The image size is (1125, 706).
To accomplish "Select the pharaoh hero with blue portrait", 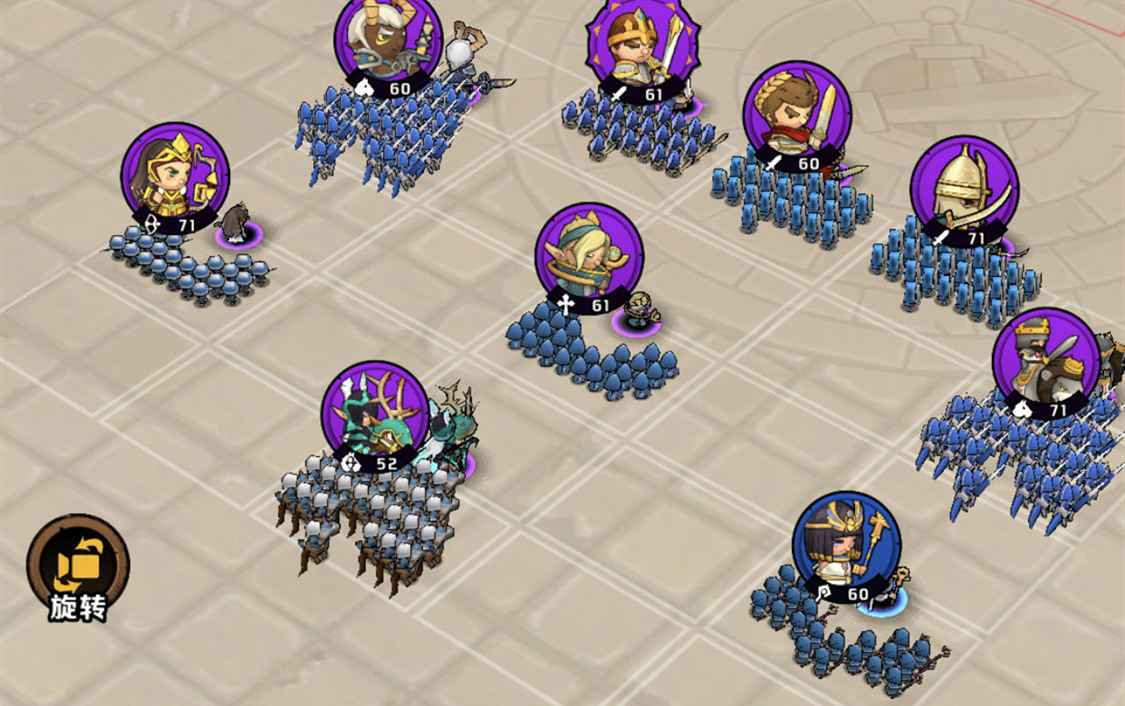I will 846,545.
